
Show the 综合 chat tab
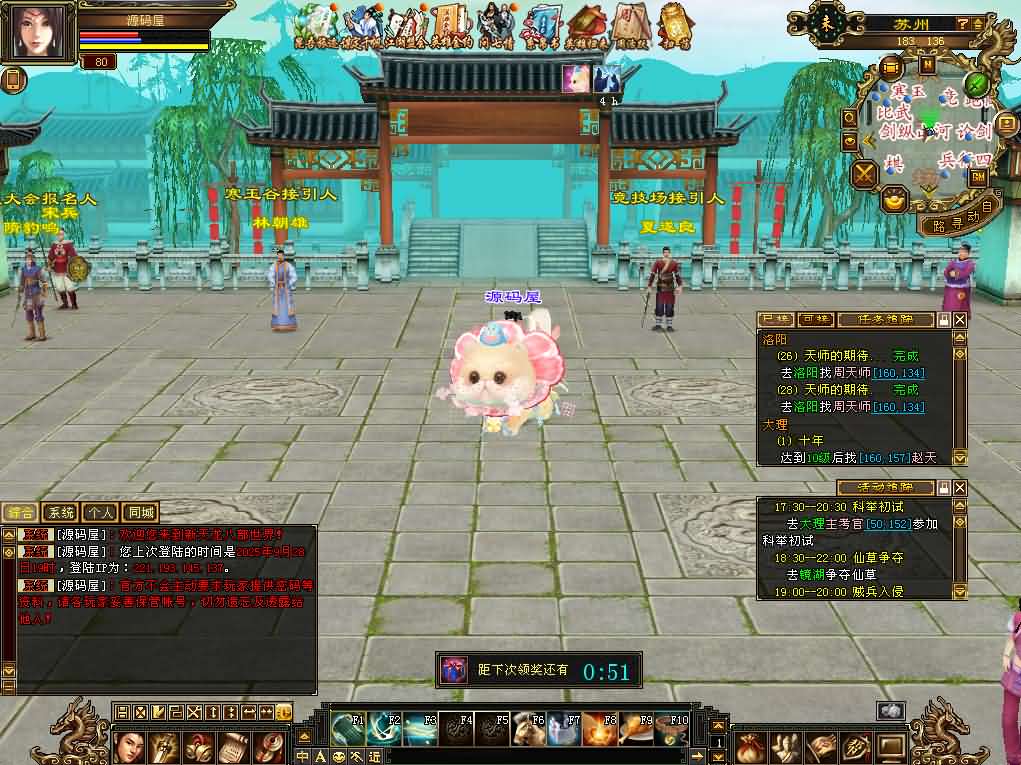[22, 513]
